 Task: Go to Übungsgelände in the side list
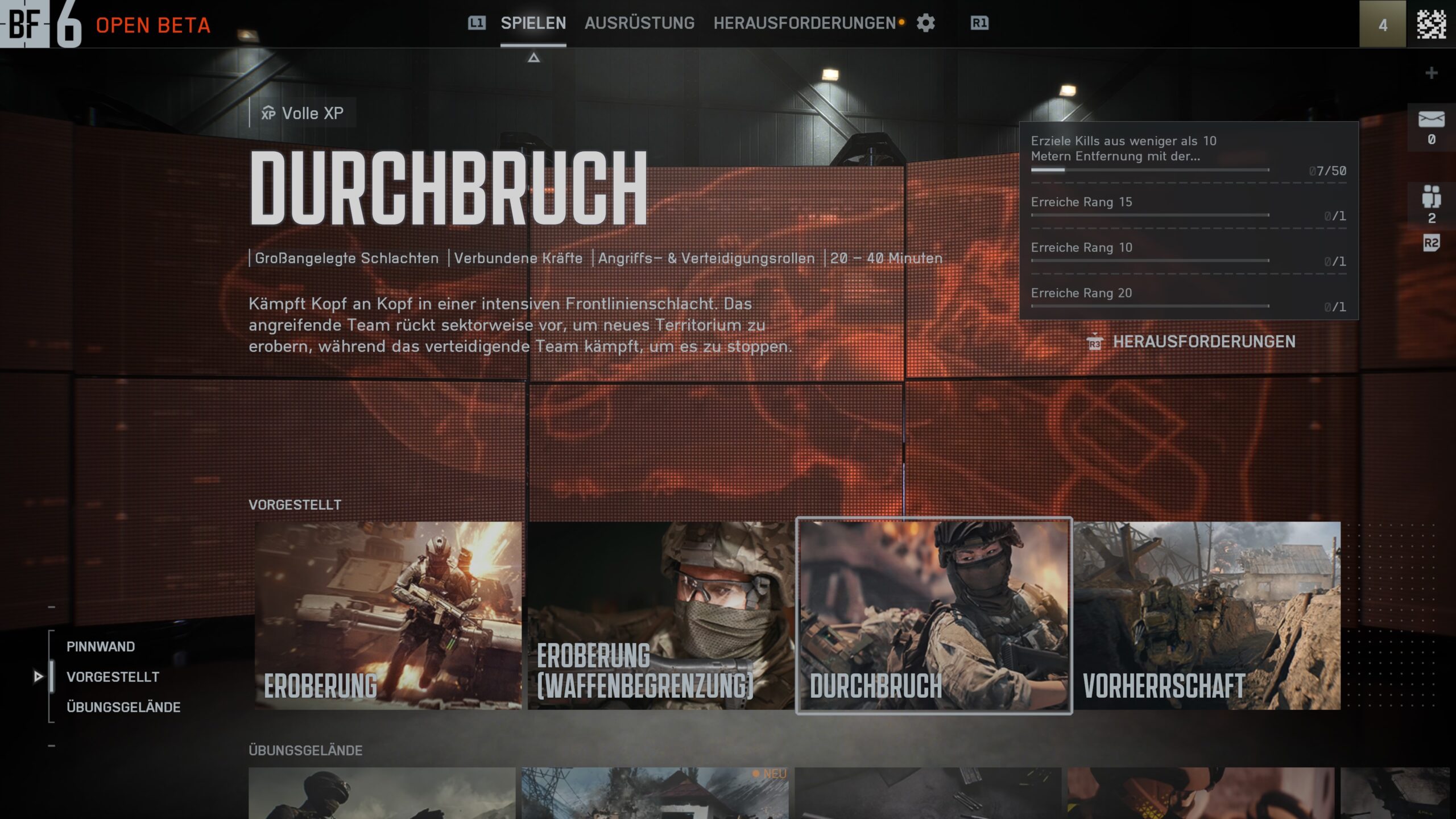(123, 707)
